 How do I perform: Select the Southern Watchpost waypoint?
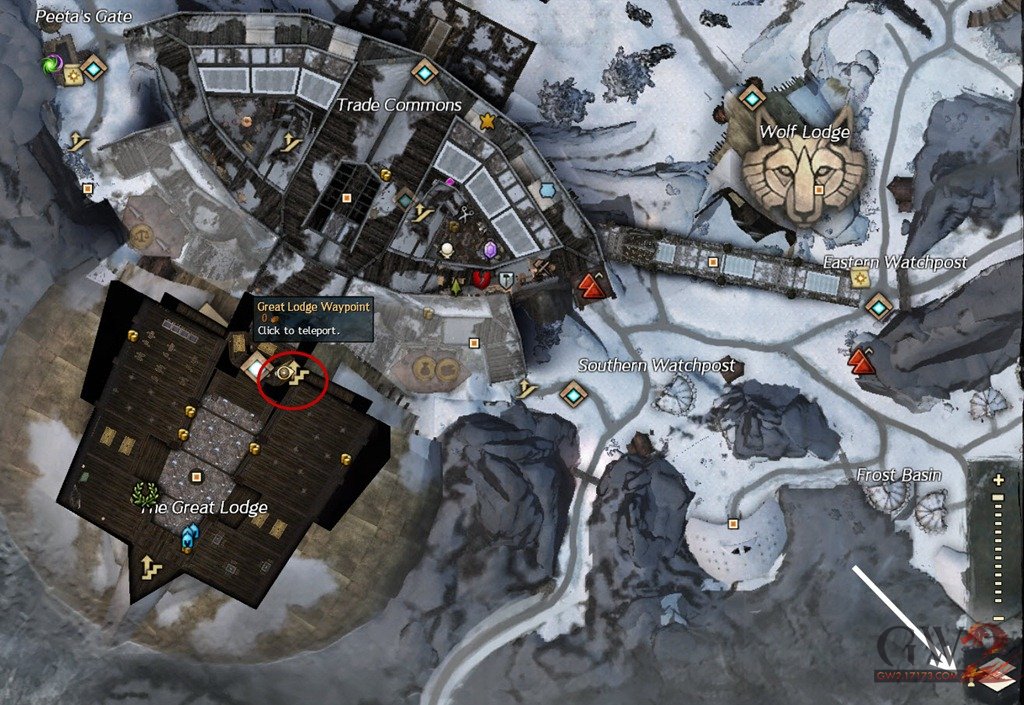(x=572, y=394)
